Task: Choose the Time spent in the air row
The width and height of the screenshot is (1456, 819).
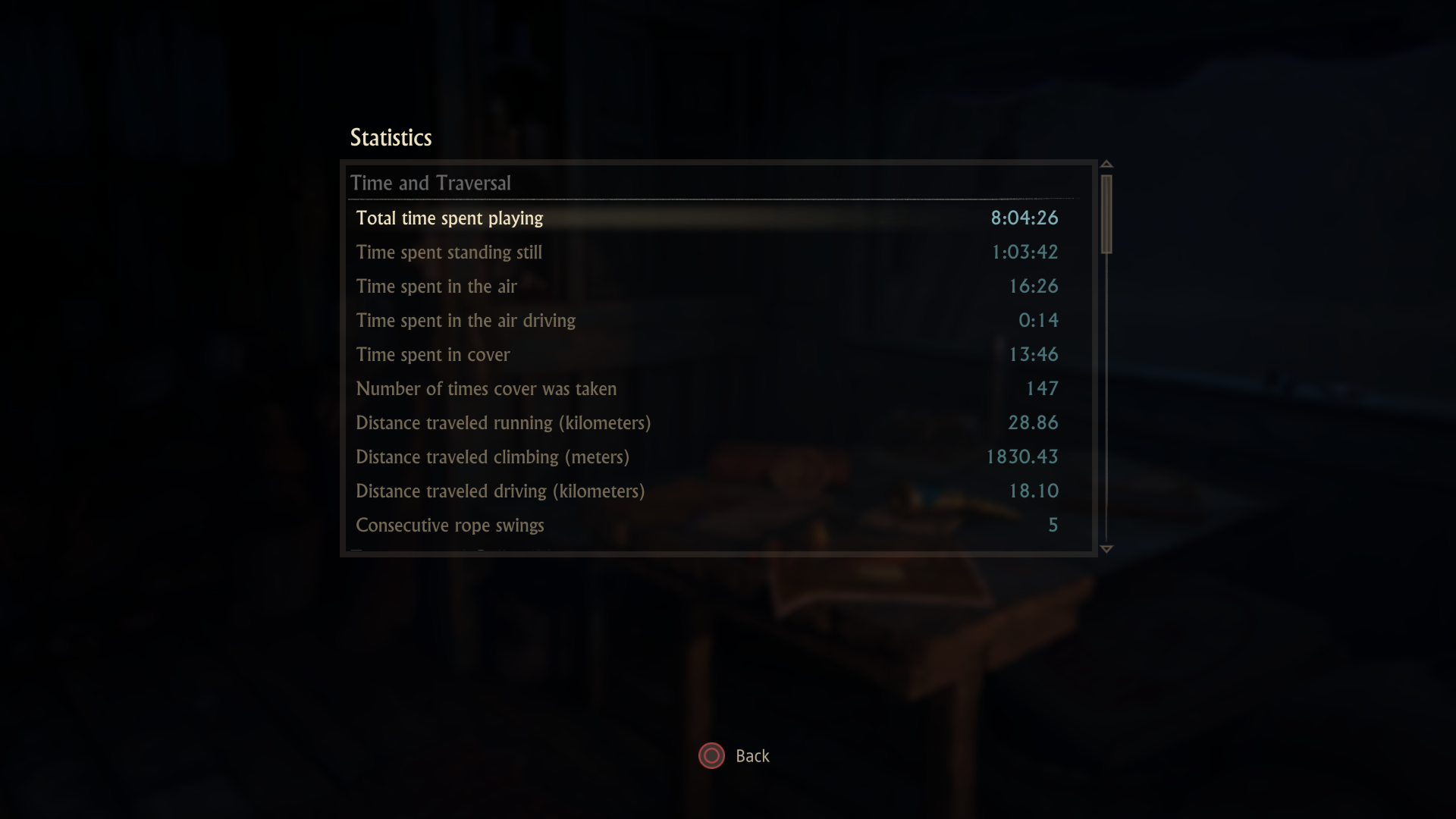Action: tap(707, 287)
